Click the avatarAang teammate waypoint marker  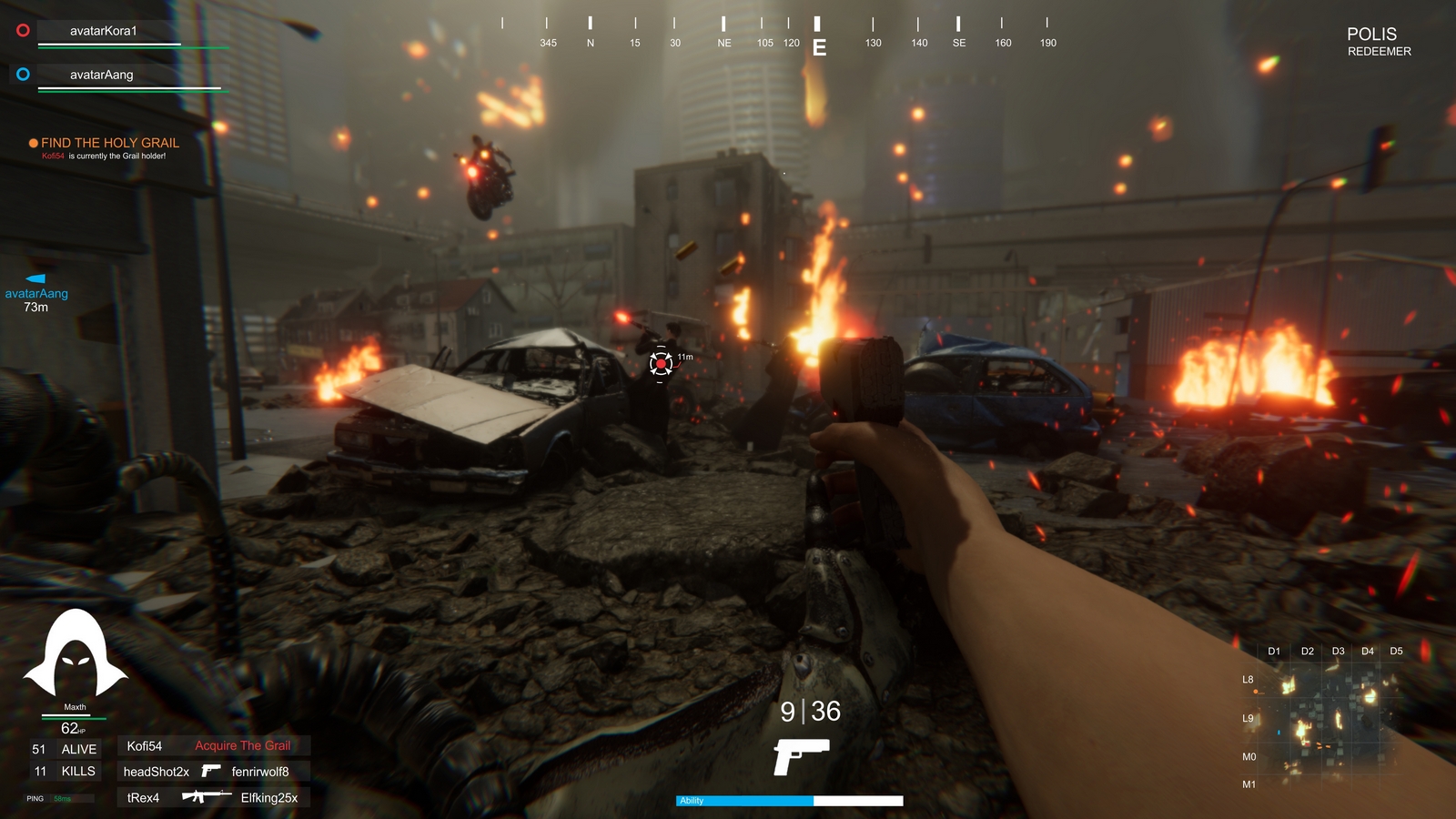pyautogui.click(x=36, y=279)
